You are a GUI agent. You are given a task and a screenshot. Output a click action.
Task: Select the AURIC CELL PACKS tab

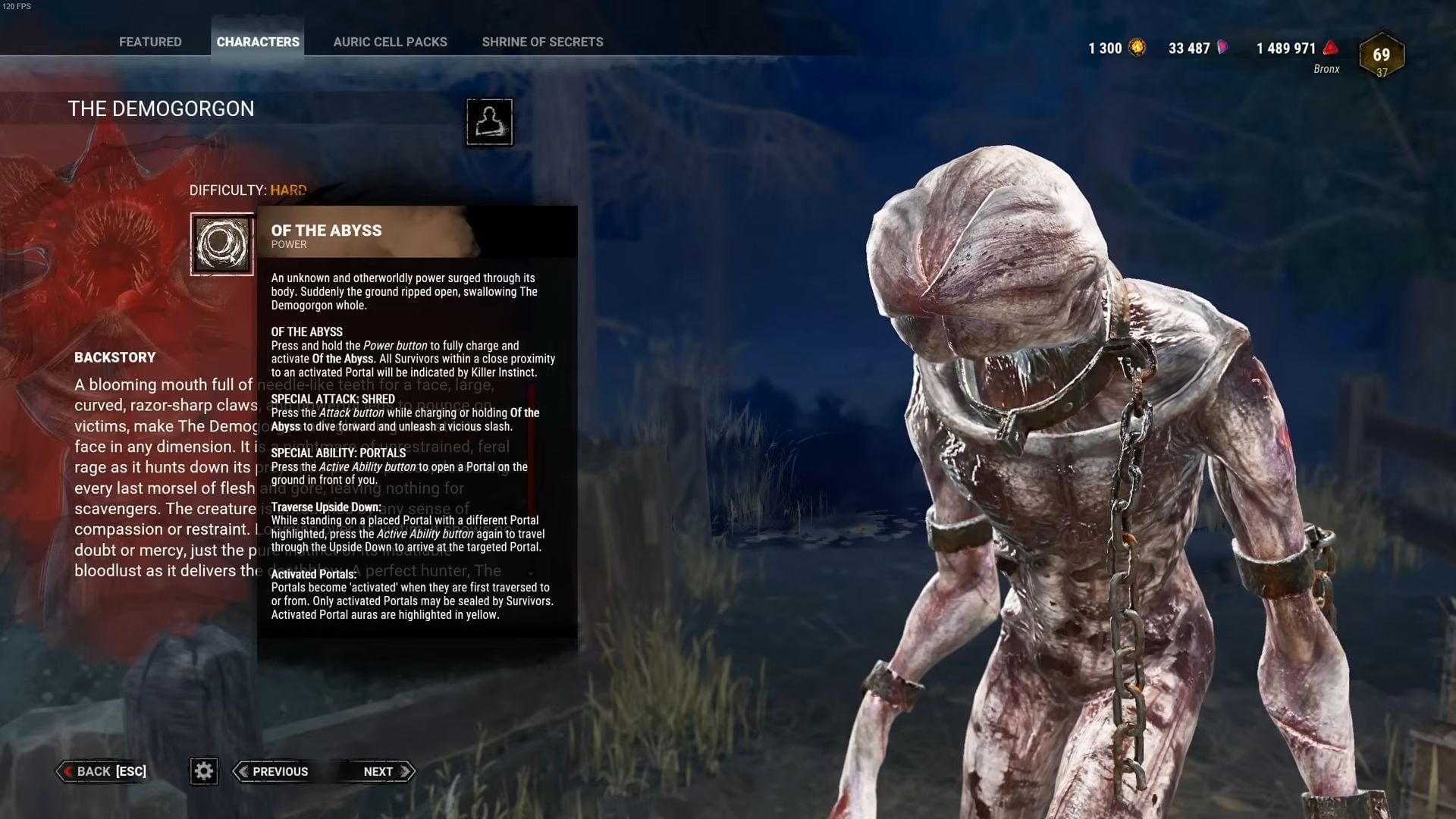pyautogui.click(x=390, y=42)
